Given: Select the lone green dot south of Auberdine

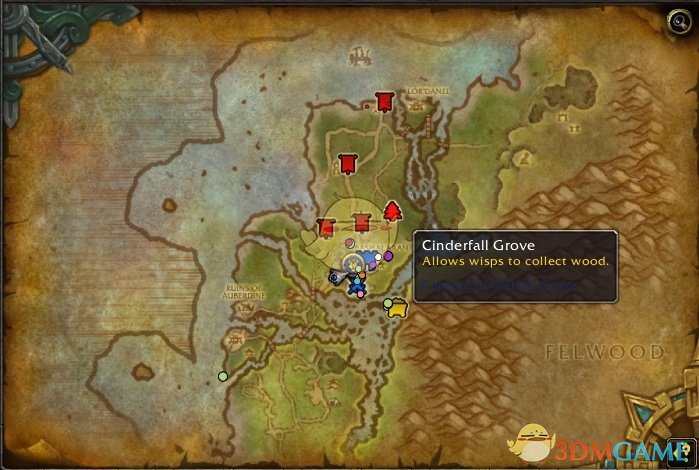Looking at the screenshot, I should tap(223, 376).
